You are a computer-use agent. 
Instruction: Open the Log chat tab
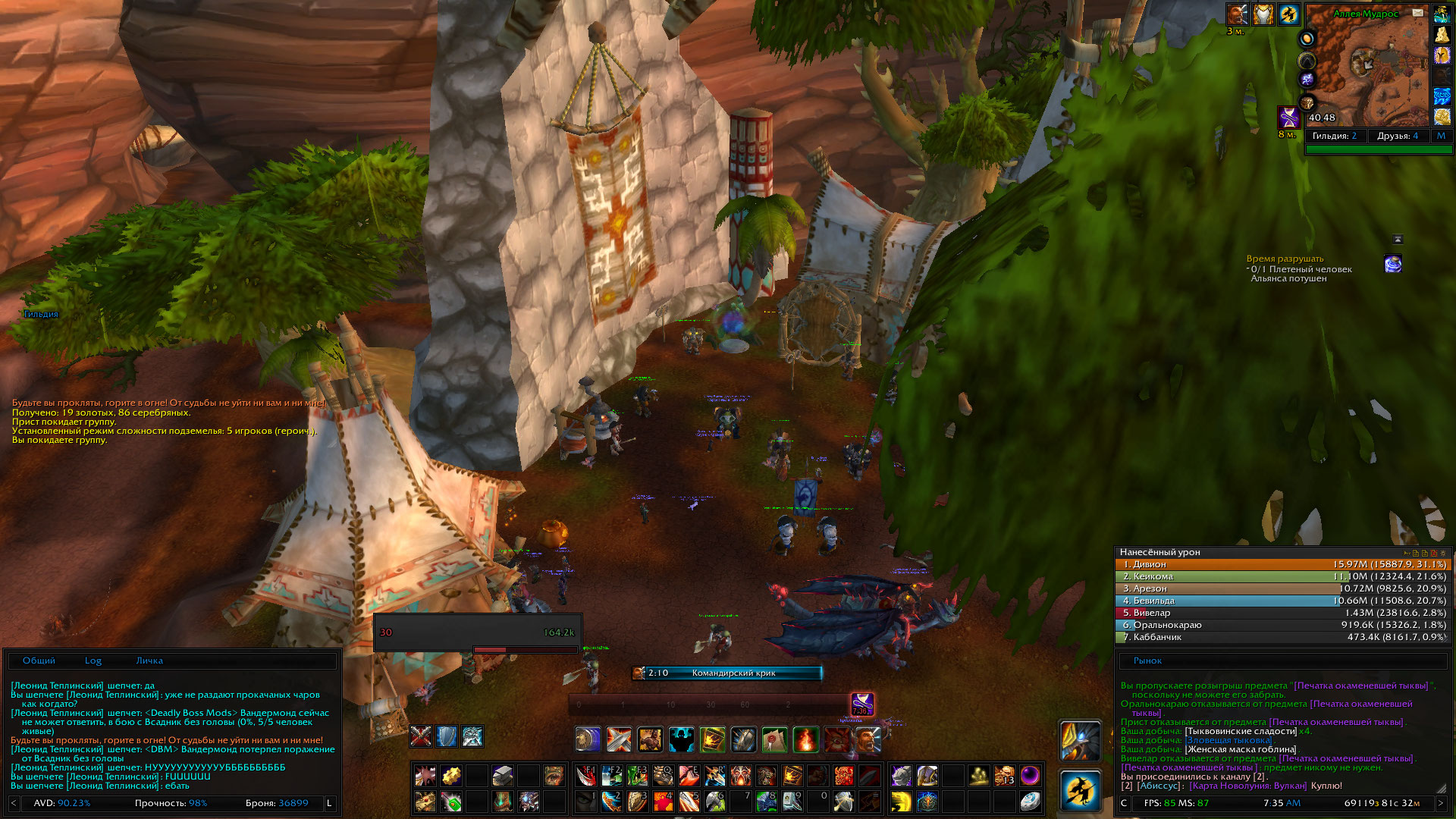click(93, 661)
